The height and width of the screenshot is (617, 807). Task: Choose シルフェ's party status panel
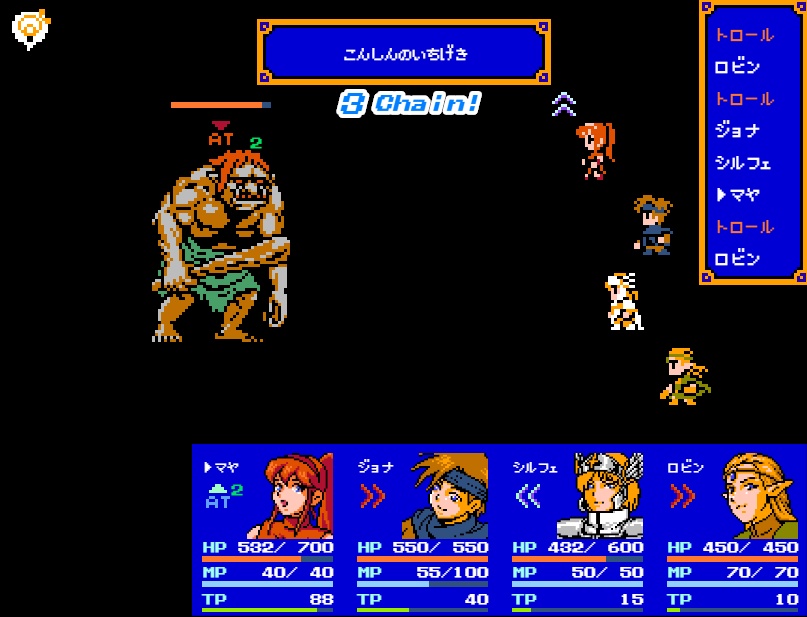[578, 529]
